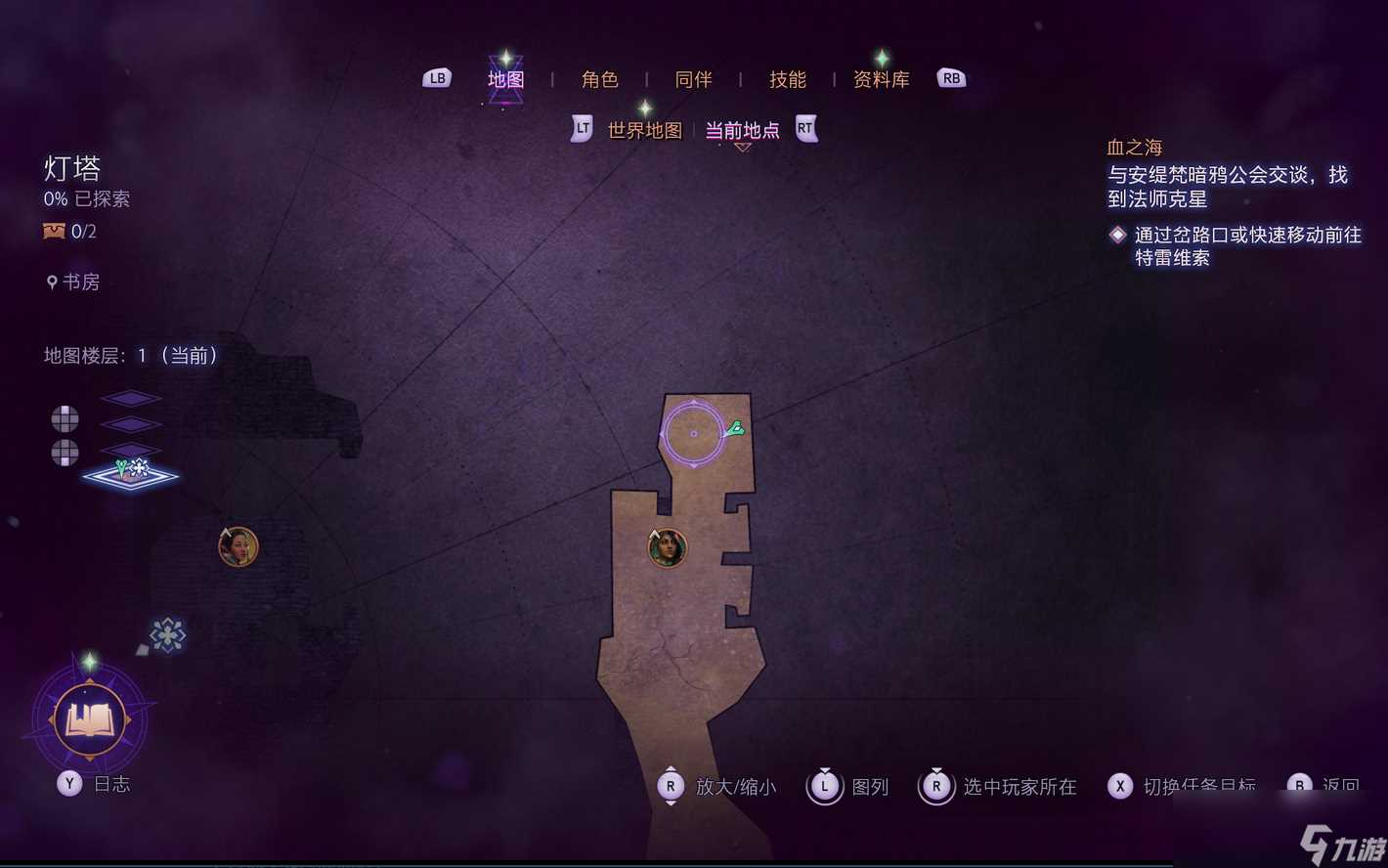Open the journal book icon

89,720
